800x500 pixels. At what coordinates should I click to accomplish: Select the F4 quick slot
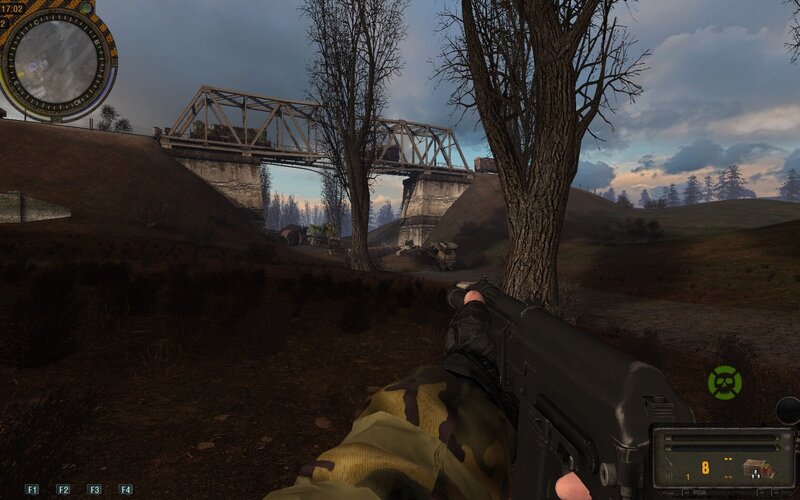coord(125,489)
